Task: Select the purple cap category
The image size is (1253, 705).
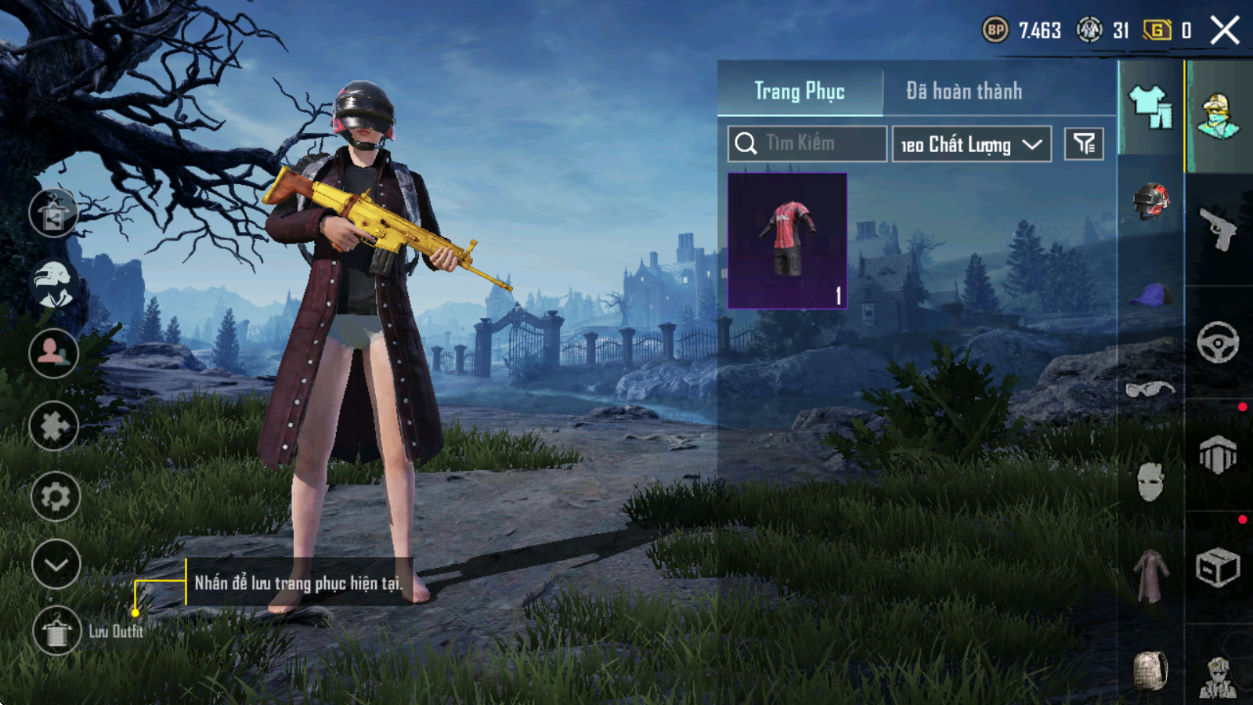Action: 1150,294
